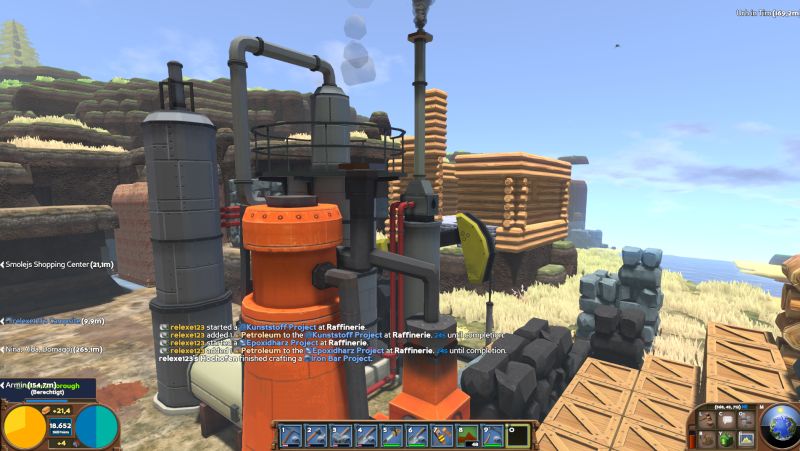The height and width of the screenshot is (451, 800).
Task: Open the landscape picture icon
Action: (744, 438)
